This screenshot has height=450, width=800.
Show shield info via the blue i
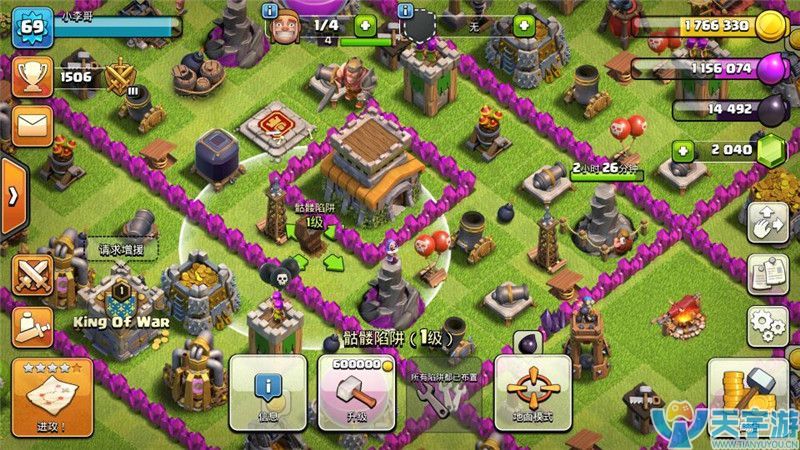click(406, 10)
